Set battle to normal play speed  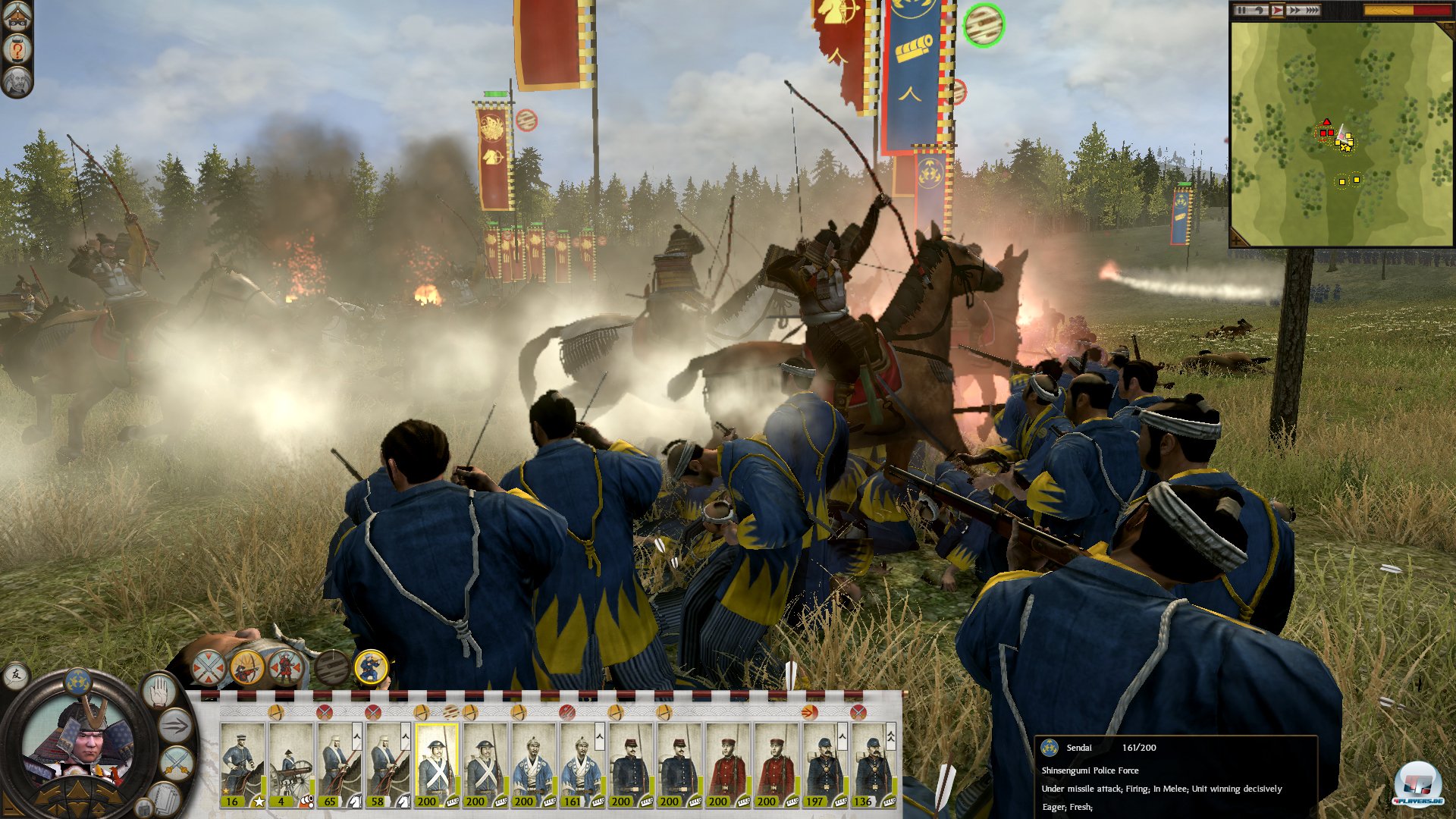tap(1277, 10)
